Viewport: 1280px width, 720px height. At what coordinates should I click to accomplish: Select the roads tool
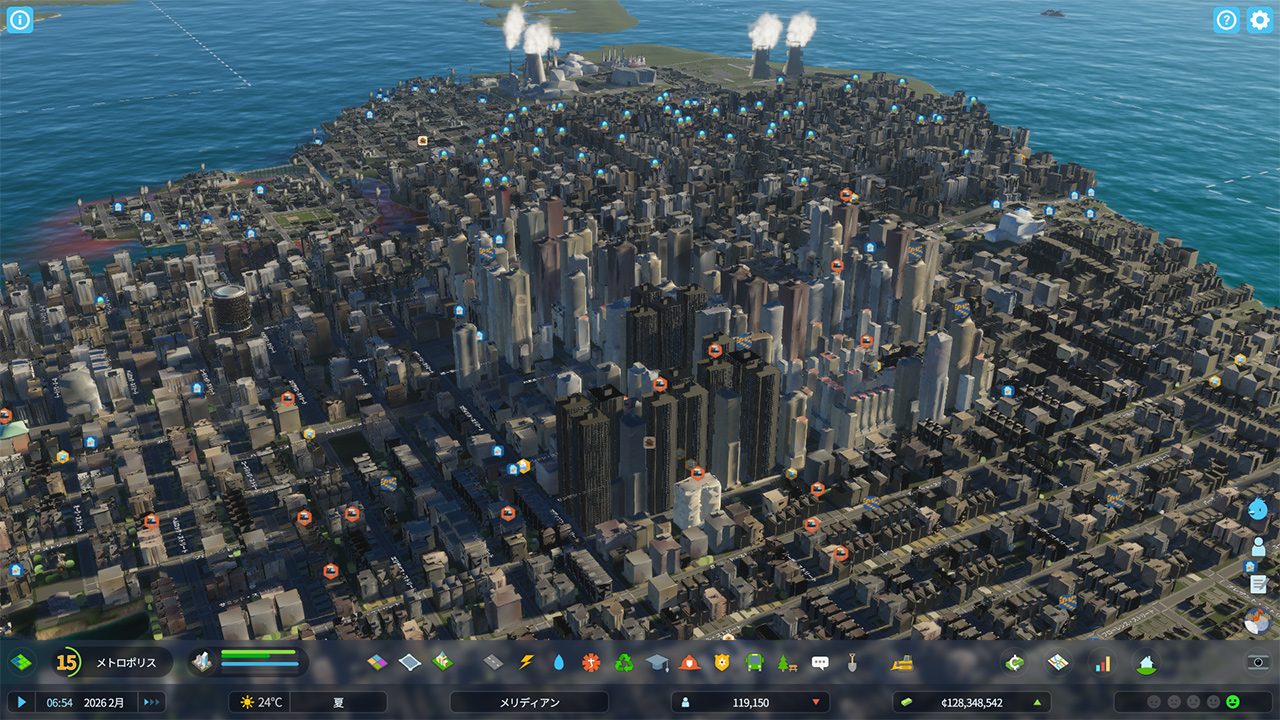[x=493, y=662]
